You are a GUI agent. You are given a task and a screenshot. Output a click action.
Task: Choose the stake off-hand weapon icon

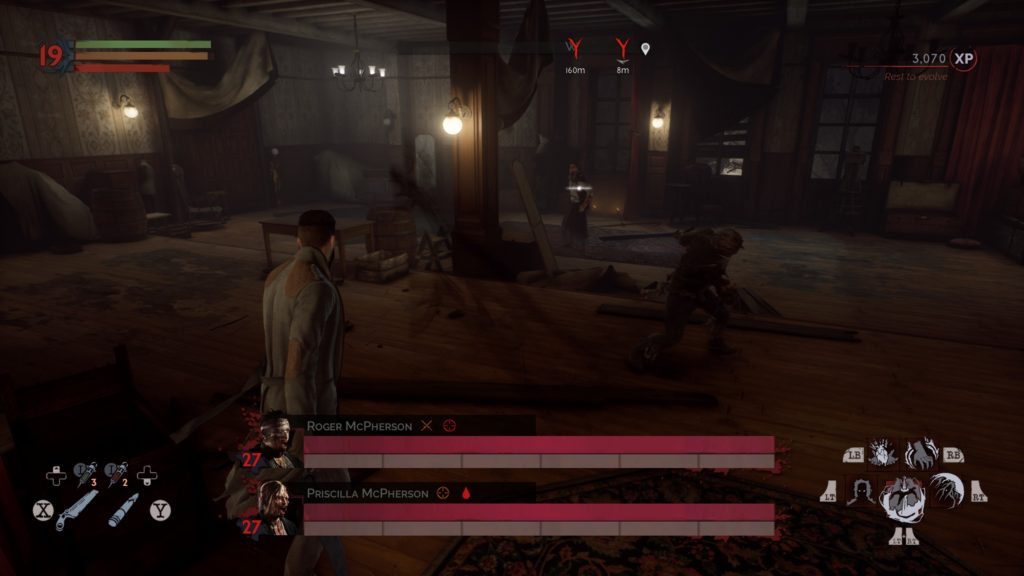point(124,510)
